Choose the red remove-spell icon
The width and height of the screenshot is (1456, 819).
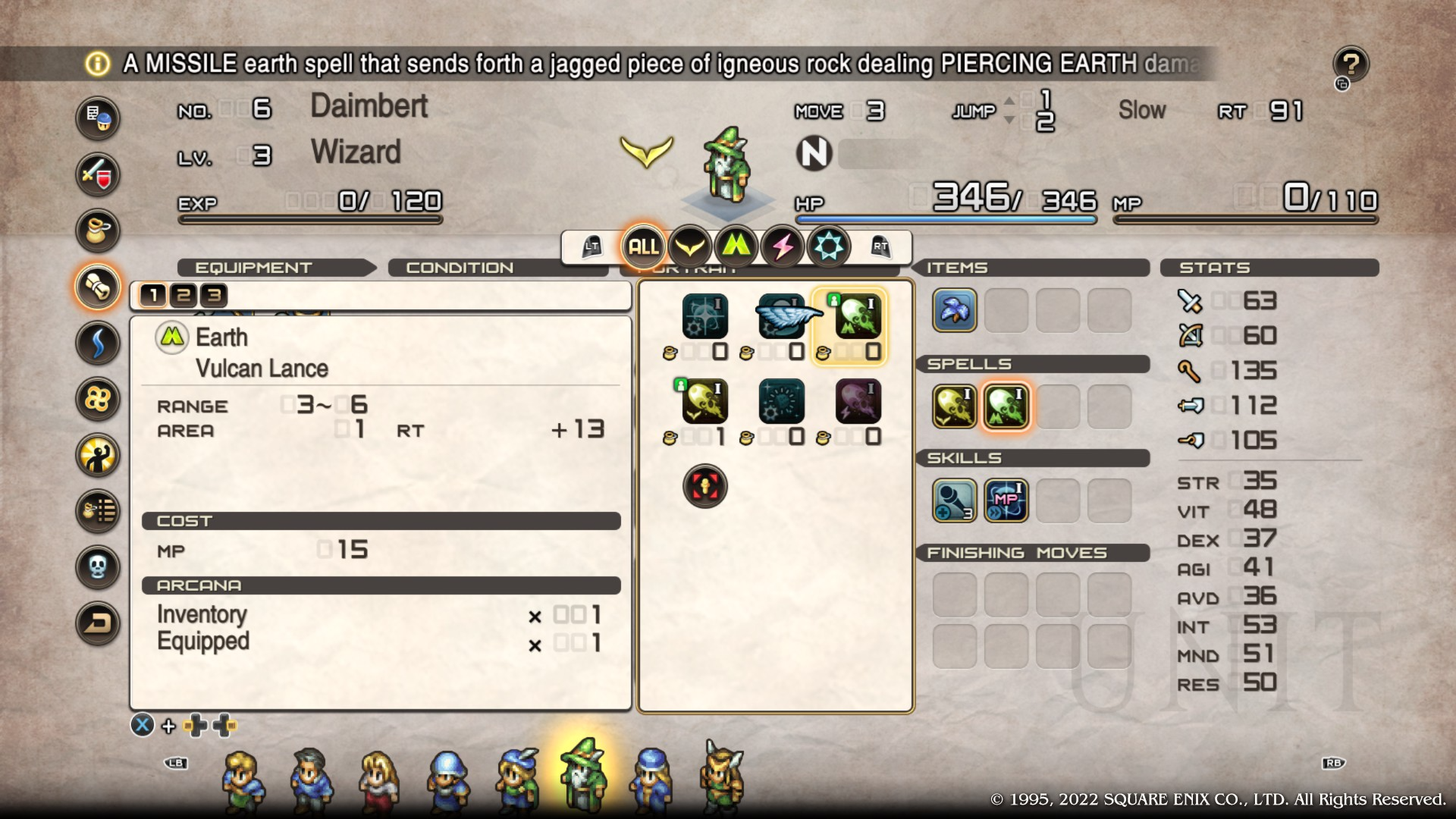click(704, 486)
